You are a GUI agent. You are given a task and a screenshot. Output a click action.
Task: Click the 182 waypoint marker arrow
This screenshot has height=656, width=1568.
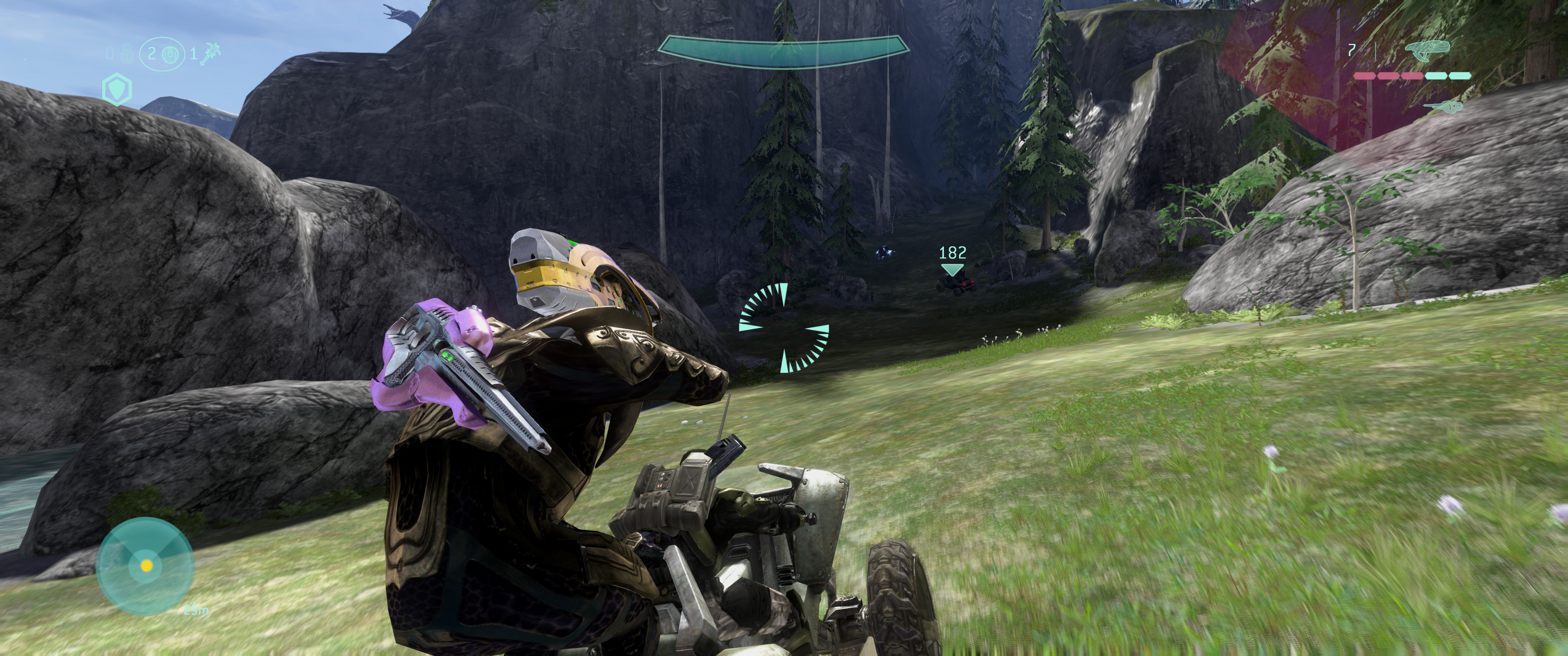[952, 269]
